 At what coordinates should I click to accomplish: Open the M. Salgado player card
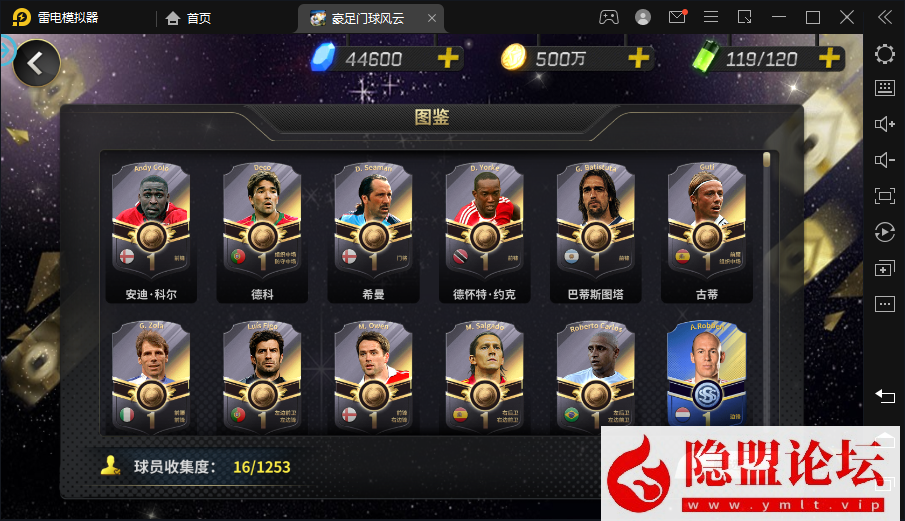click(485, 375)
